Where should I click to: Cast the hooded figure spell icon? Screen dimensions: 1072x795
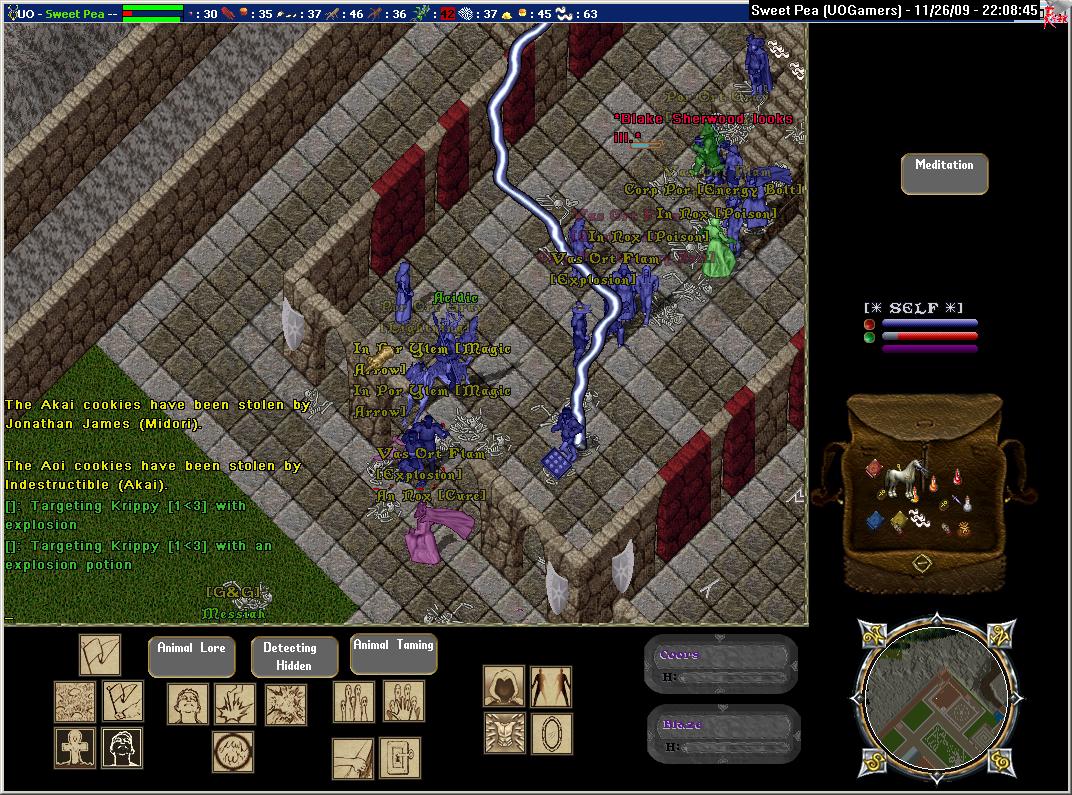pos(504,687)
